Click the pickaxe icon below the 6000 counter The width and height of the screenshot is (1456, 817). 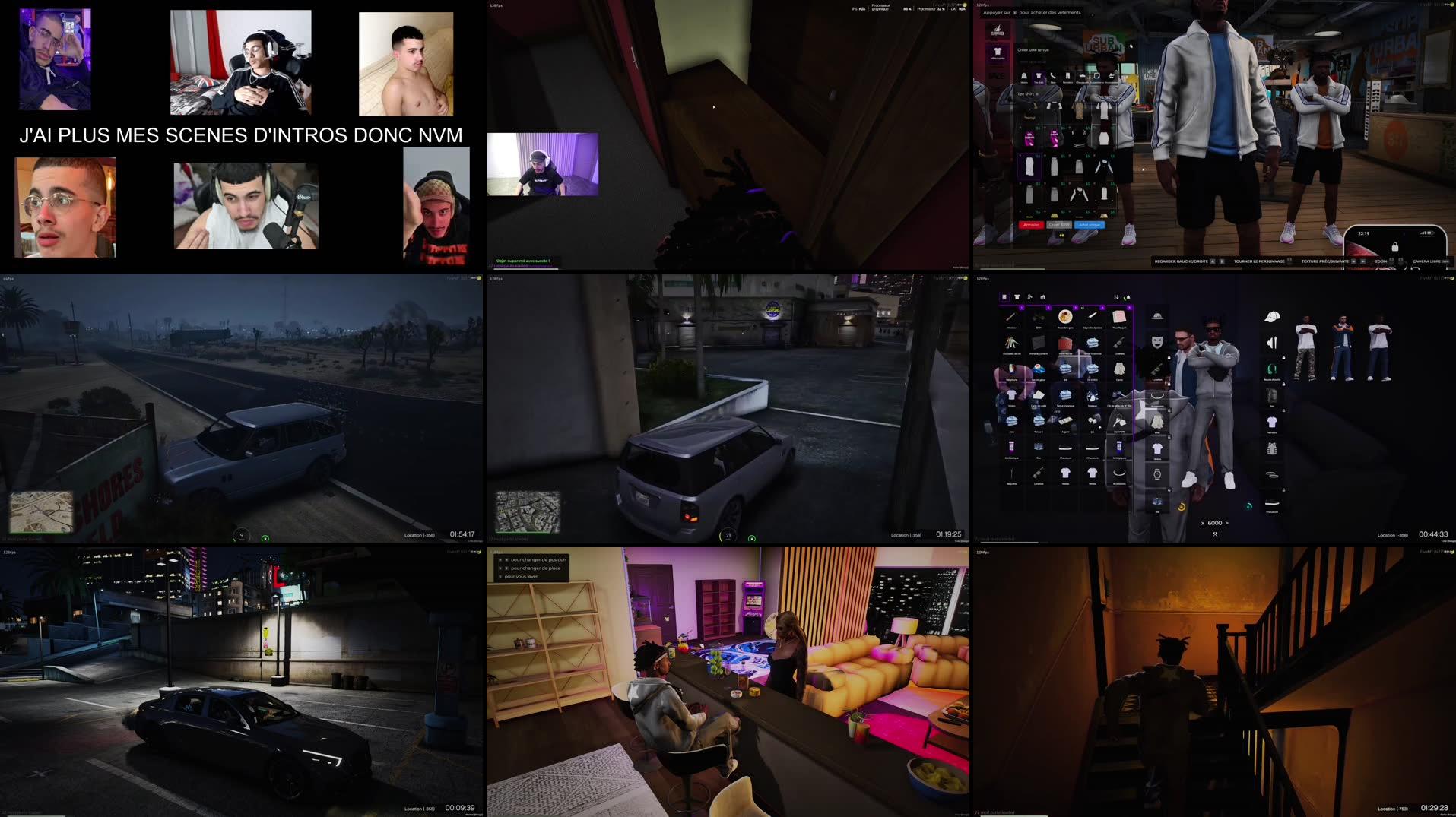(1213, 534)
